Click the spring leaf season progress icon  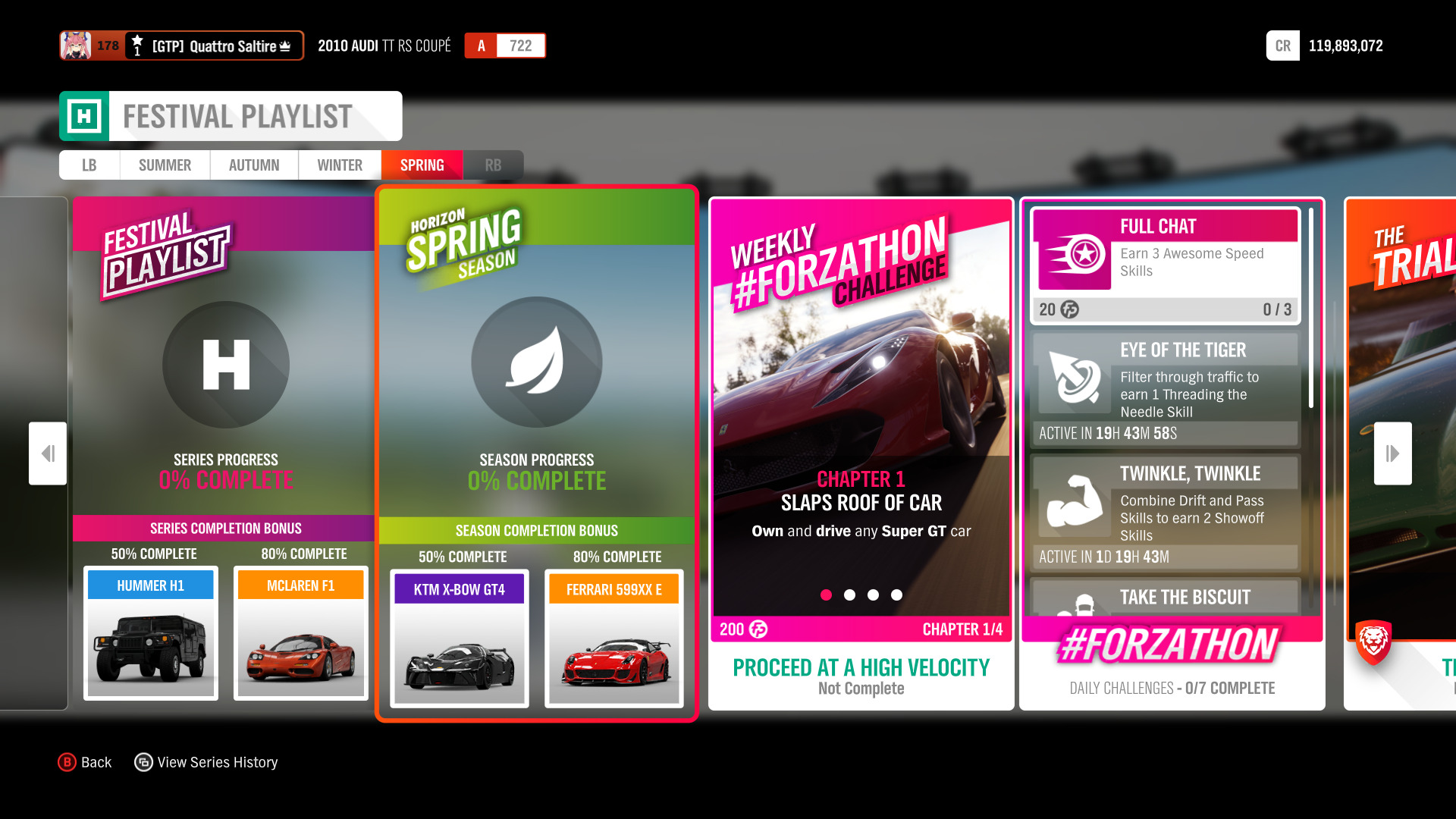[x=537, y=362]
